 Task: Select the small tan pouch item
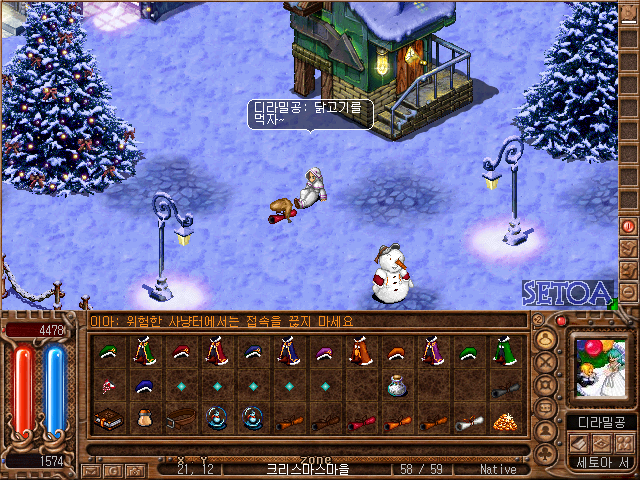click(x=145, y=419)
